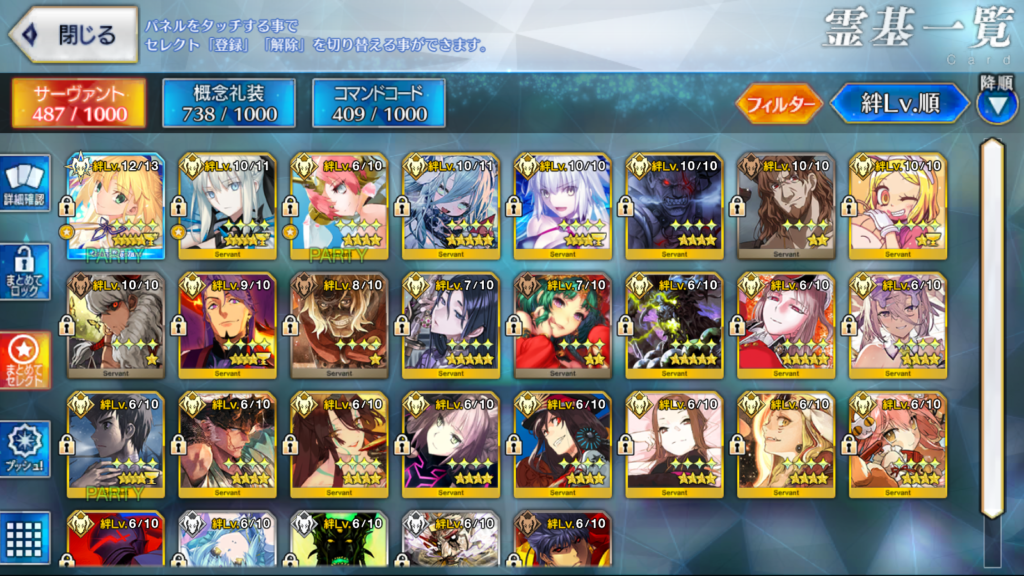Toggle the 降順 descending arrow button
Viewport: 1024px width, 576px height.
click(996, 104)
